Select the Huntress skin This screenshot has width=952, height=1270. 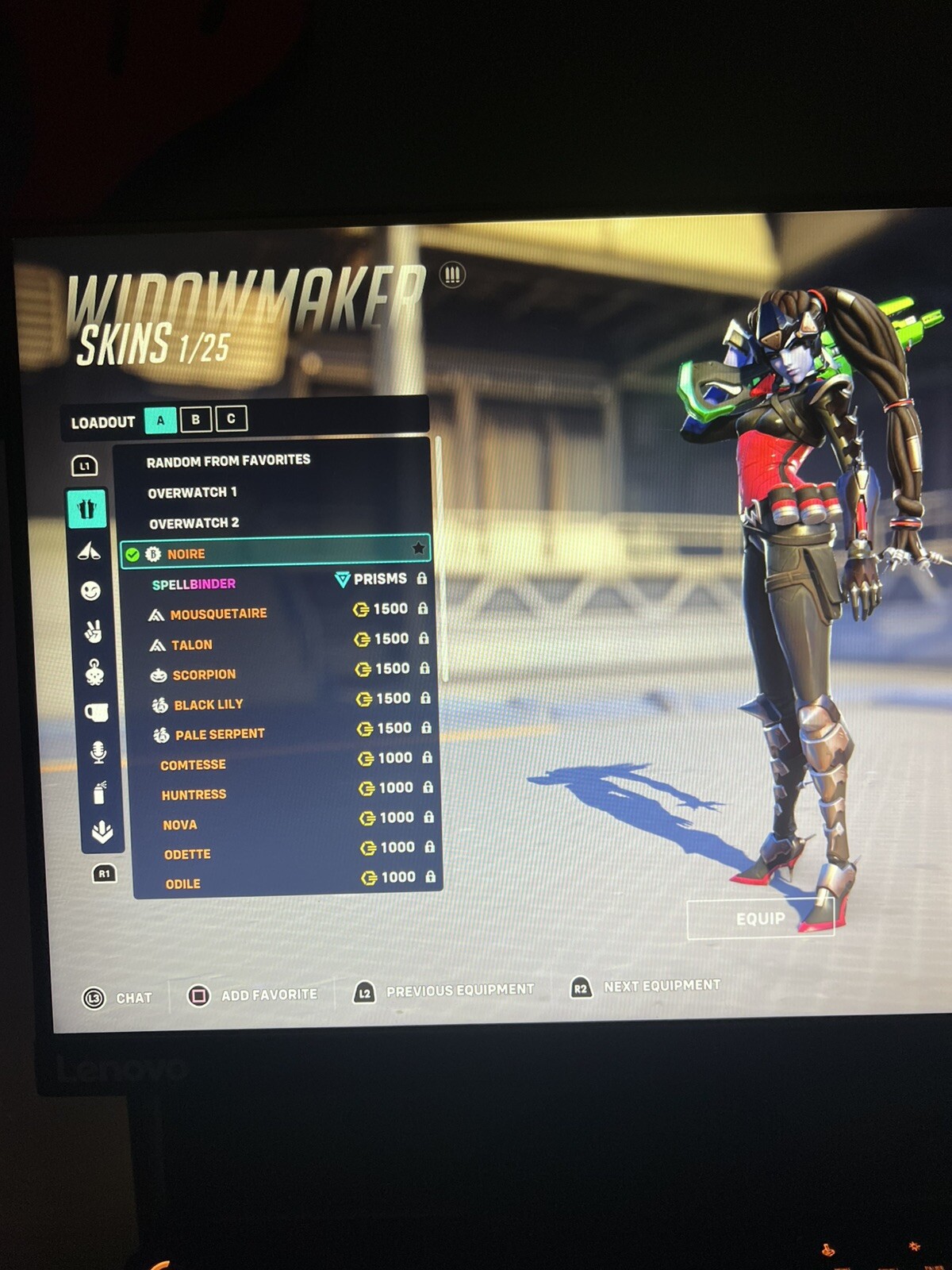pyautogui.click(x=194, y=795)
